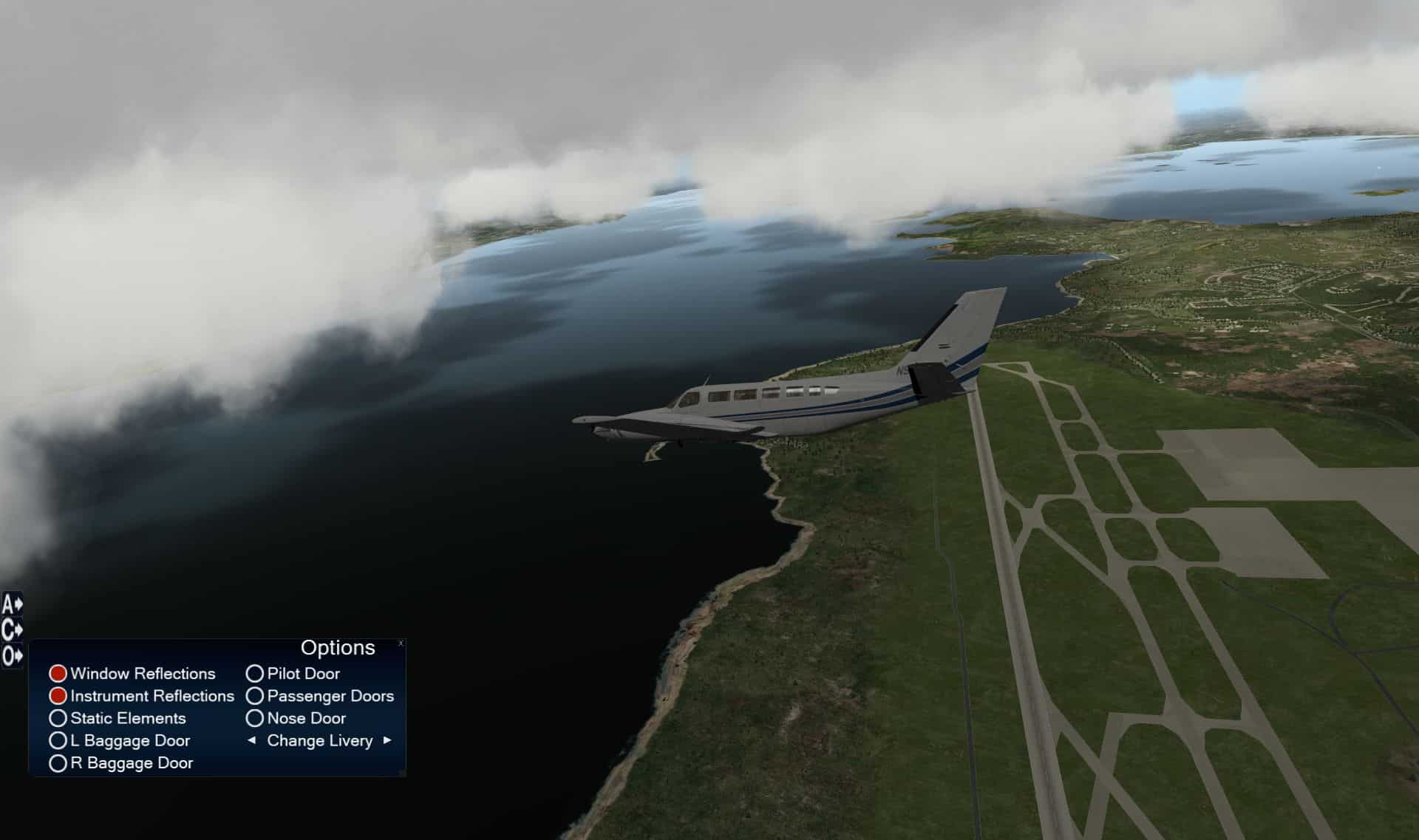Viewport: 1419px width, 840px height.
Task: Open the C side tab
Action: 12,630
